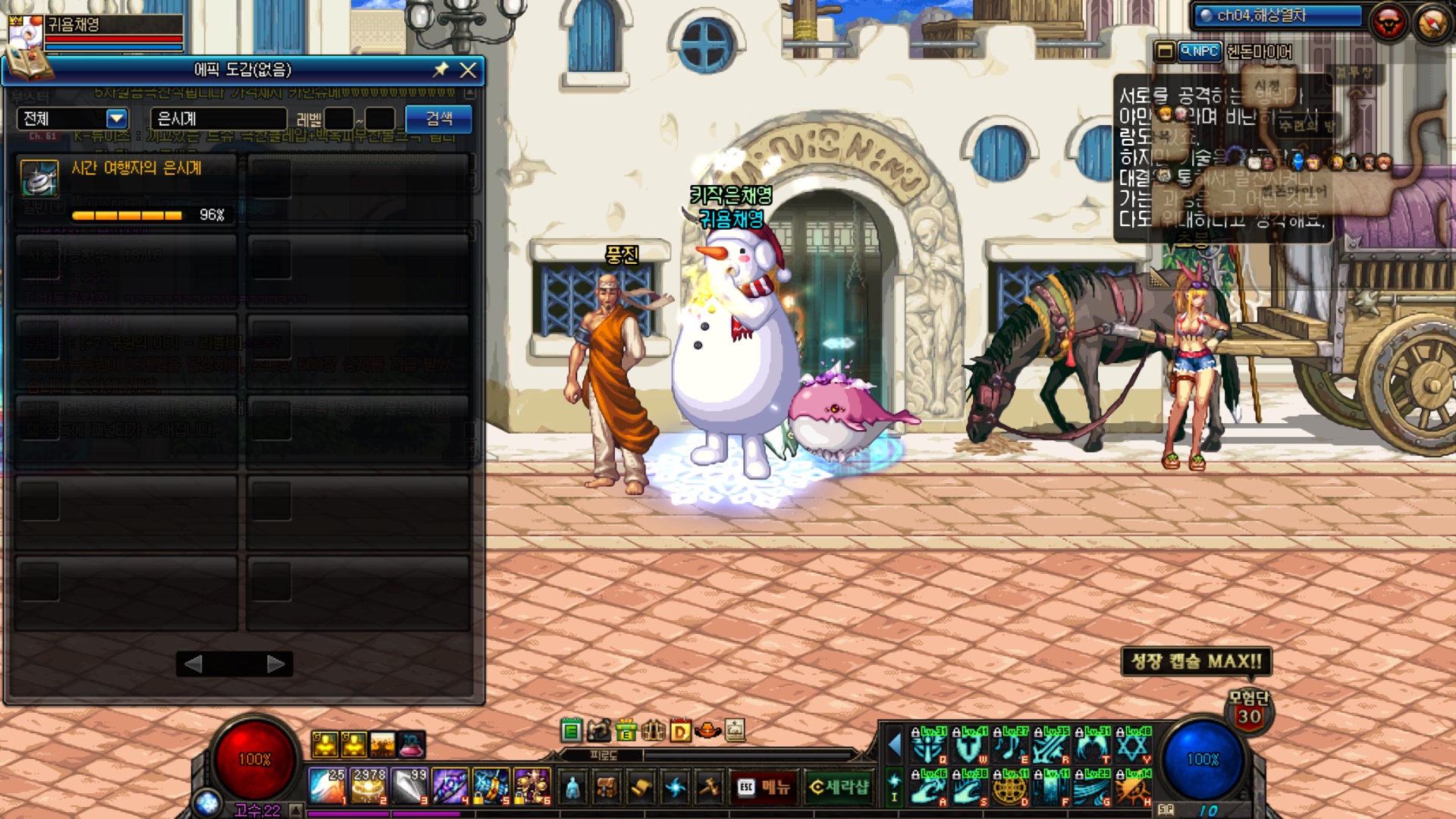The width and height of the screenshot is (1456, 819).
Task: Activate the music note skill on E
Action: click(1010, 746)
